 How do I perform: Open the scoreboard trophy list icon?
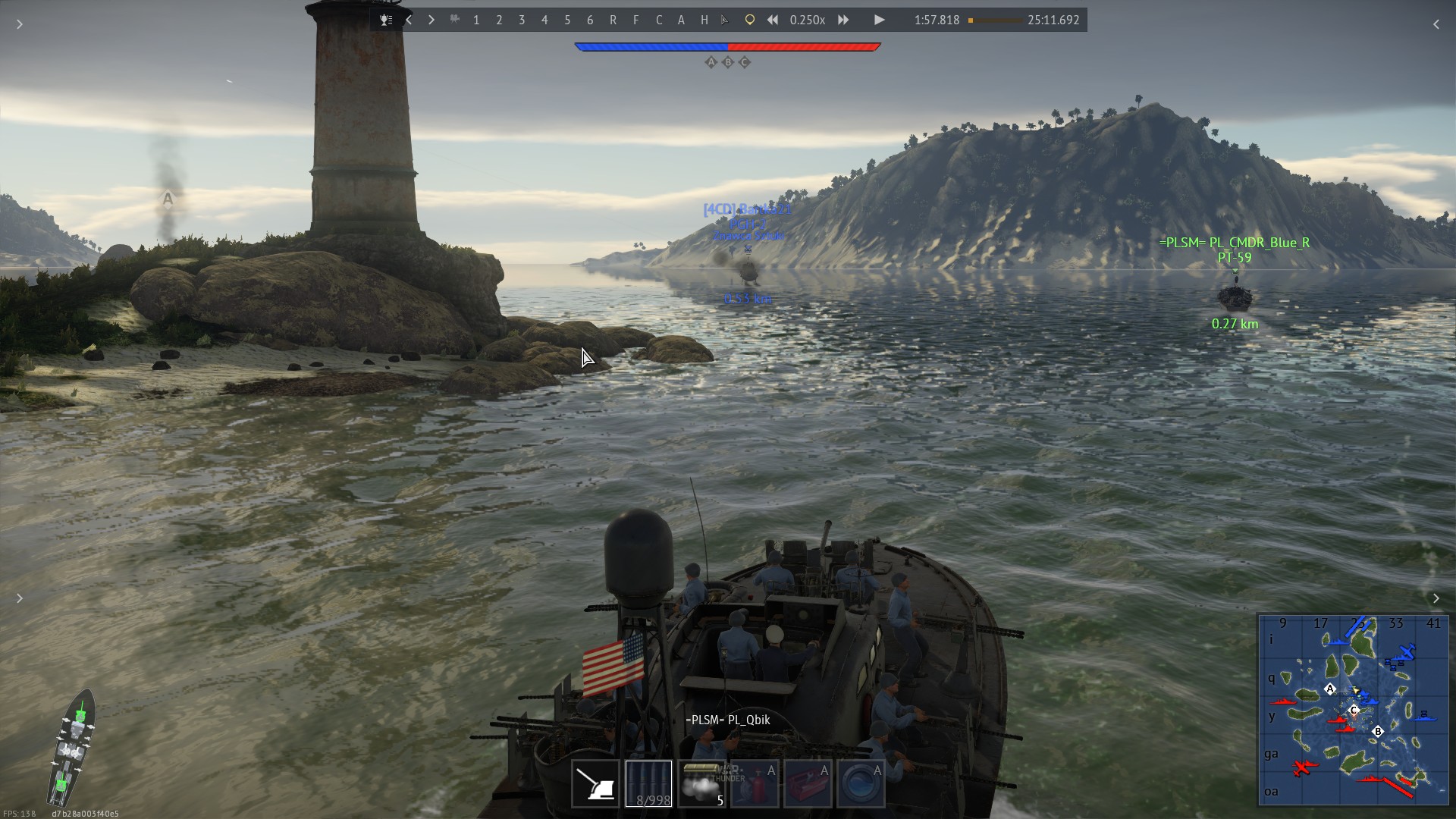(386, 20)
